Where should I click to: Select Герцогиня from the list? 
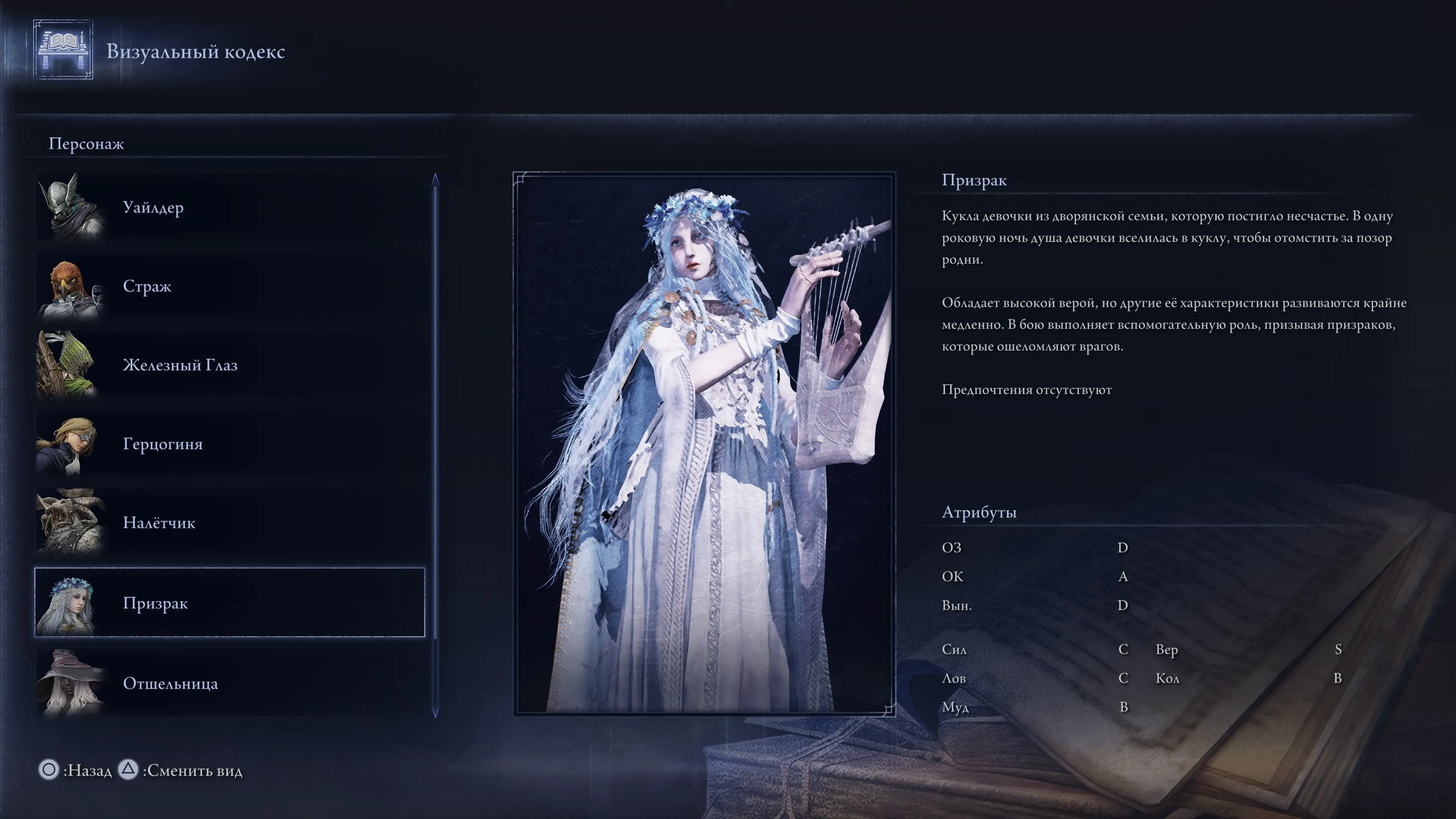(x=229, y=444)
